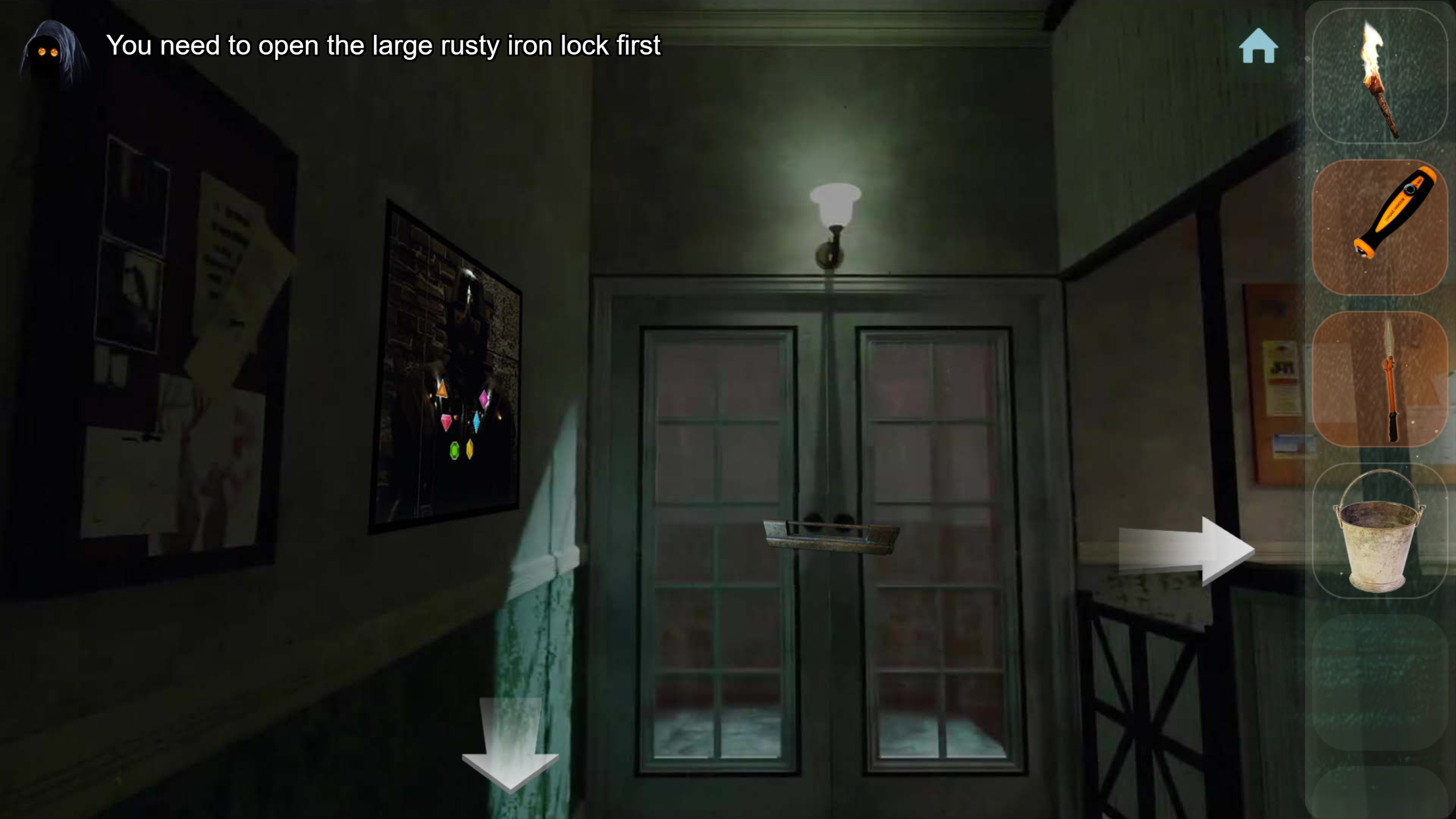Viewport: 1456px width, 819px height.
Task: Select the burning torch from inventory
Action: coord(1381,76)
